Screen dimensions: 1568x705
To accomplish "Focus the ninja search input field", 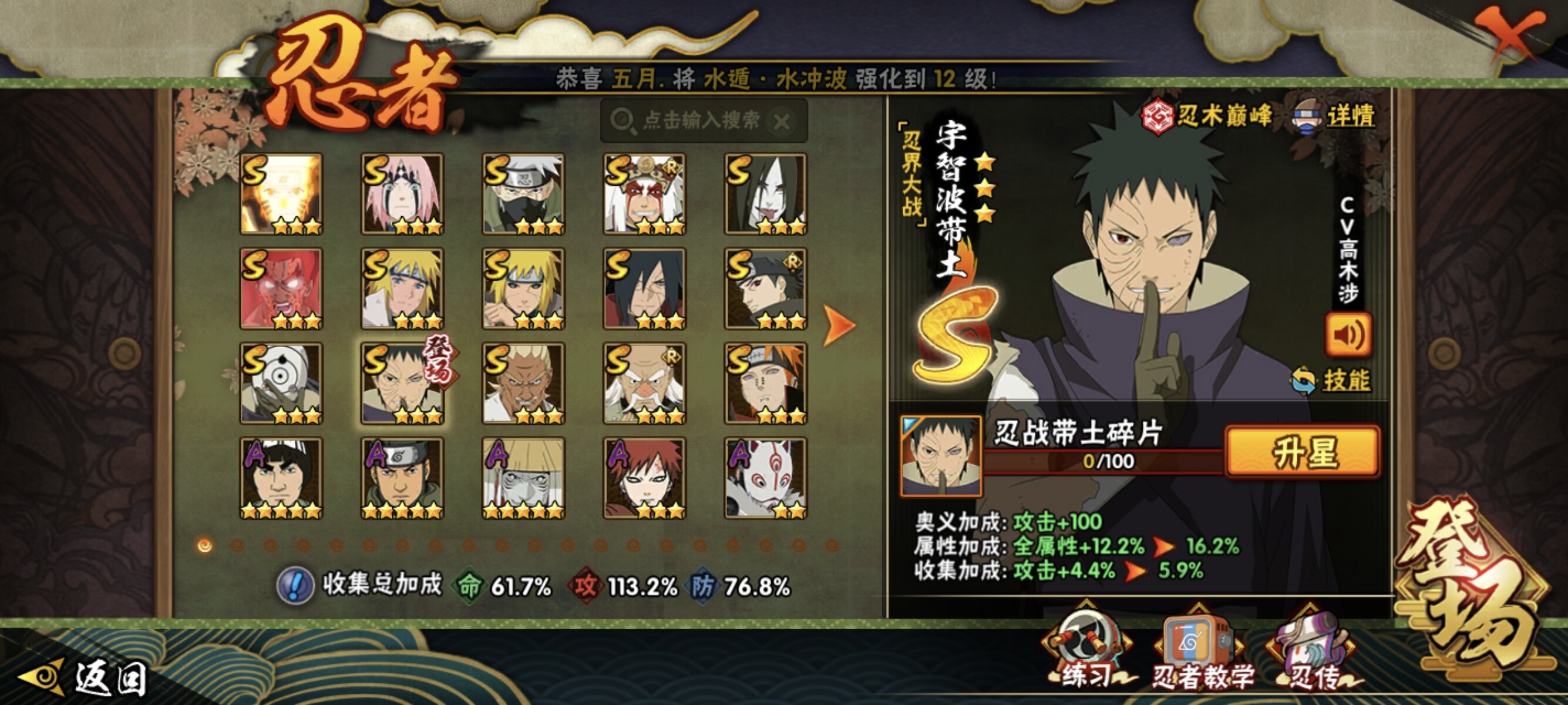I will click(x=701, y=120).
